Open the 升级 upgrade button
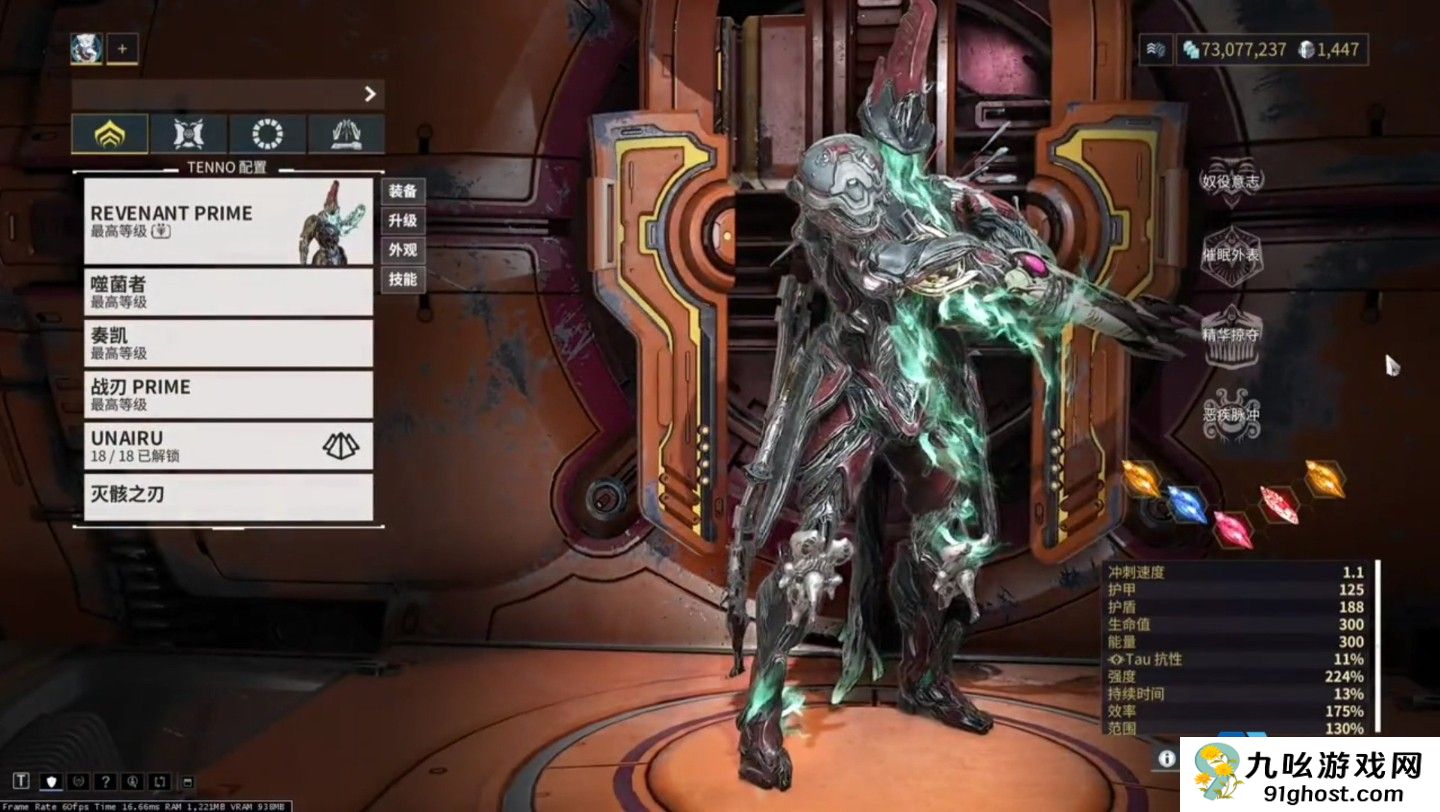Image resolution: width=1440 pixels, height=812 pixels. pyautogui.click(x=403, y=220)
